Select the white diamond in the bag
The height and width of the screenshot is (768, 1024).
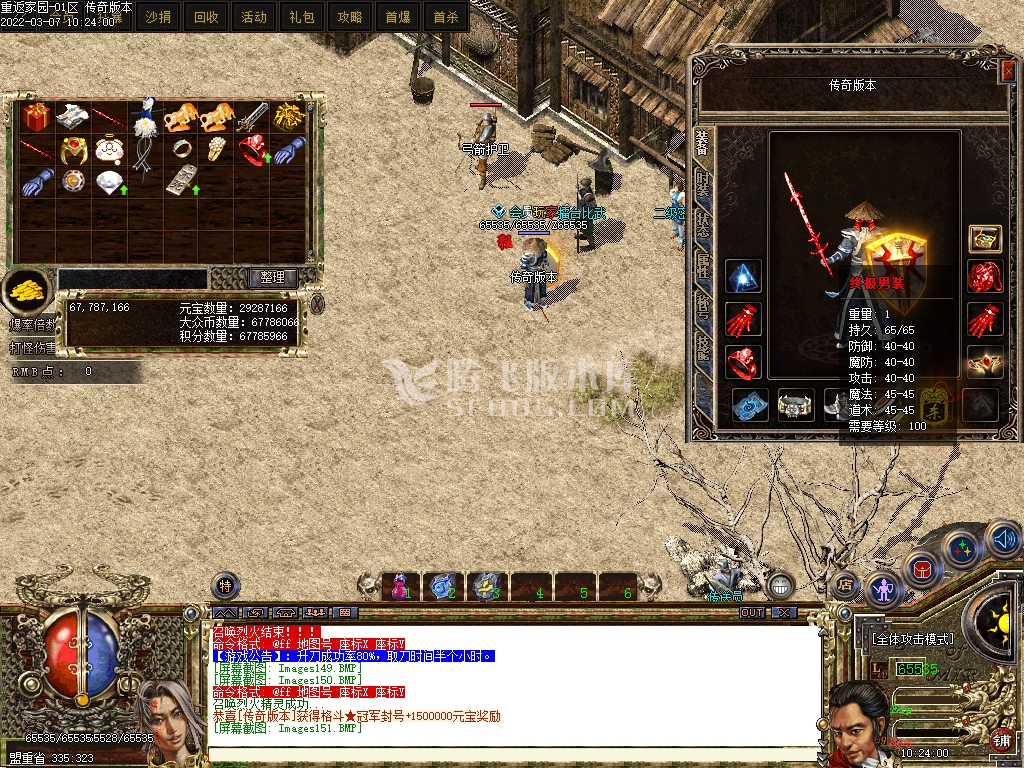[108, 182]
